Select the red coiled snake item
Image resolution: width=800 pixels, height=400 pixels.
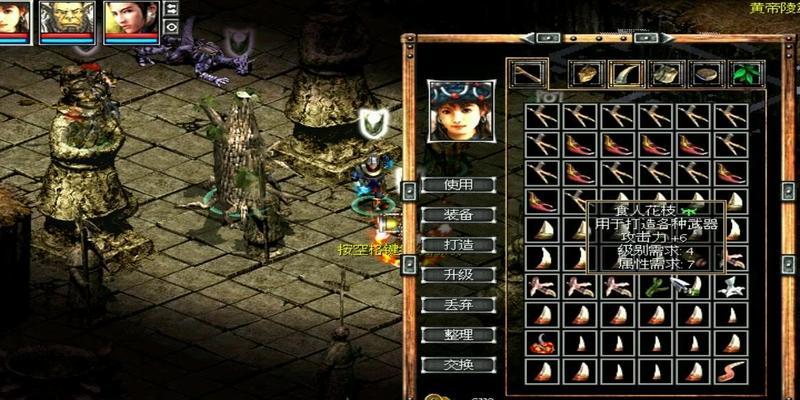coord(543,345)
